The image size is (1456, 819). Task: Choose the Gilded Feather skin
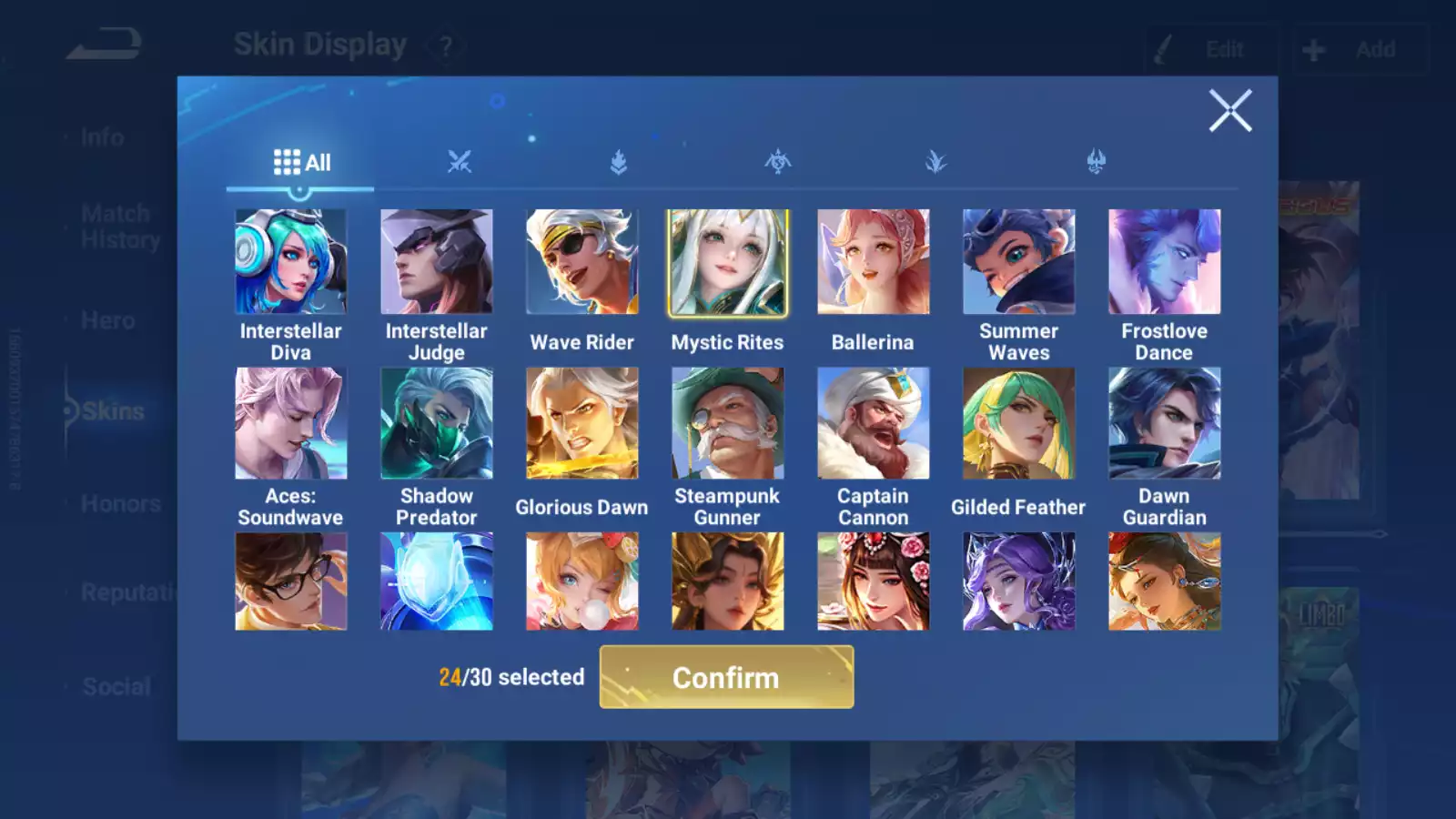[1018, 423]
